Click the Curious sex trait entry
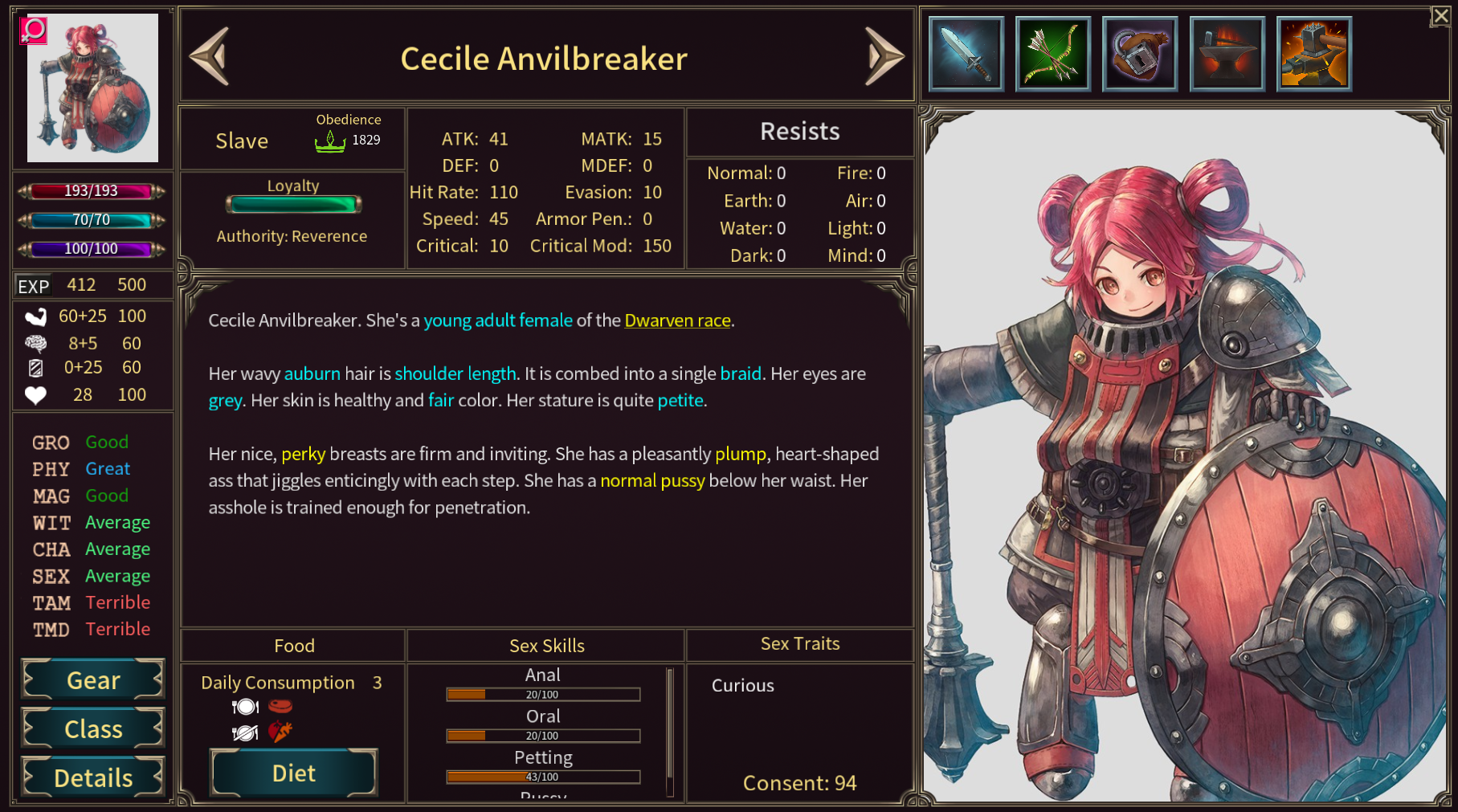This screenshot has width=1458, height=812. click(x=742, y=685)
